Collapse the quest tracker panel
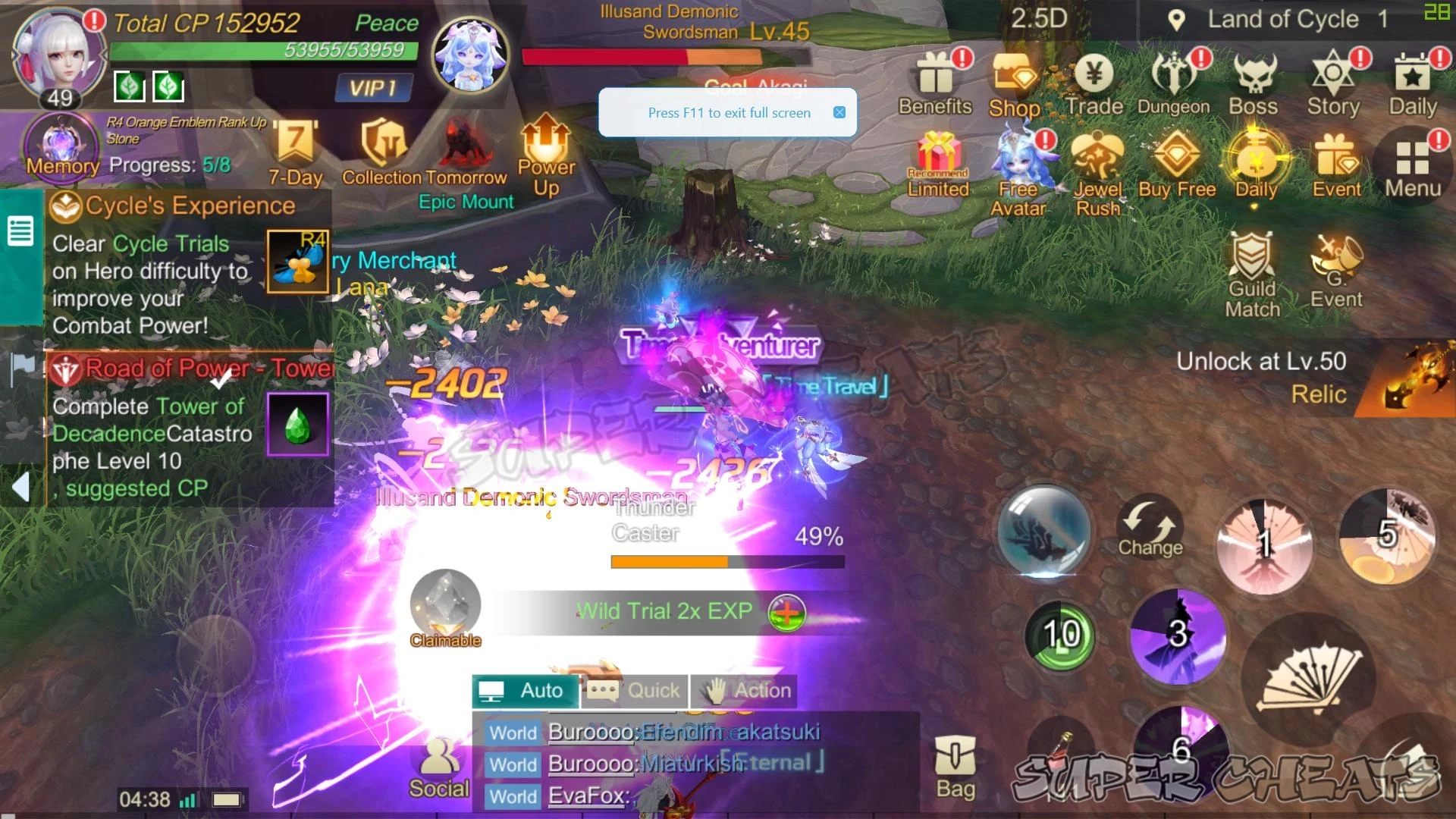Viewport: 1456px width, 819px height. click(x=19, y=488)
